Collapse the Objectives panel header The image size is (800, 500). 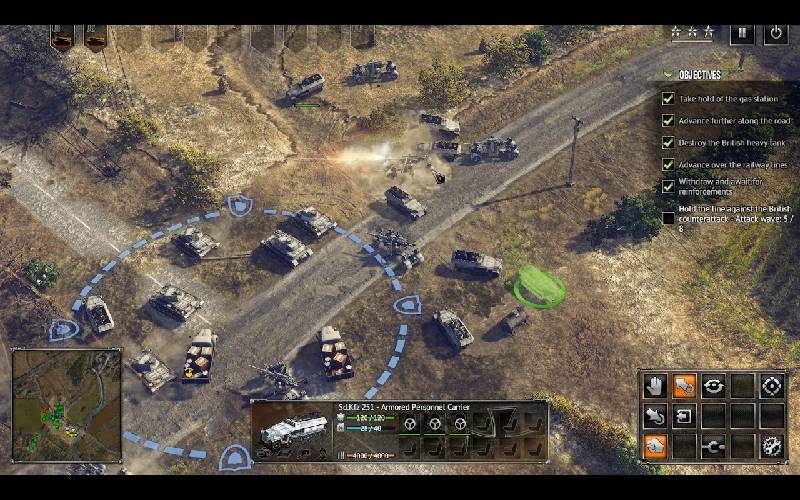point(700,74)
